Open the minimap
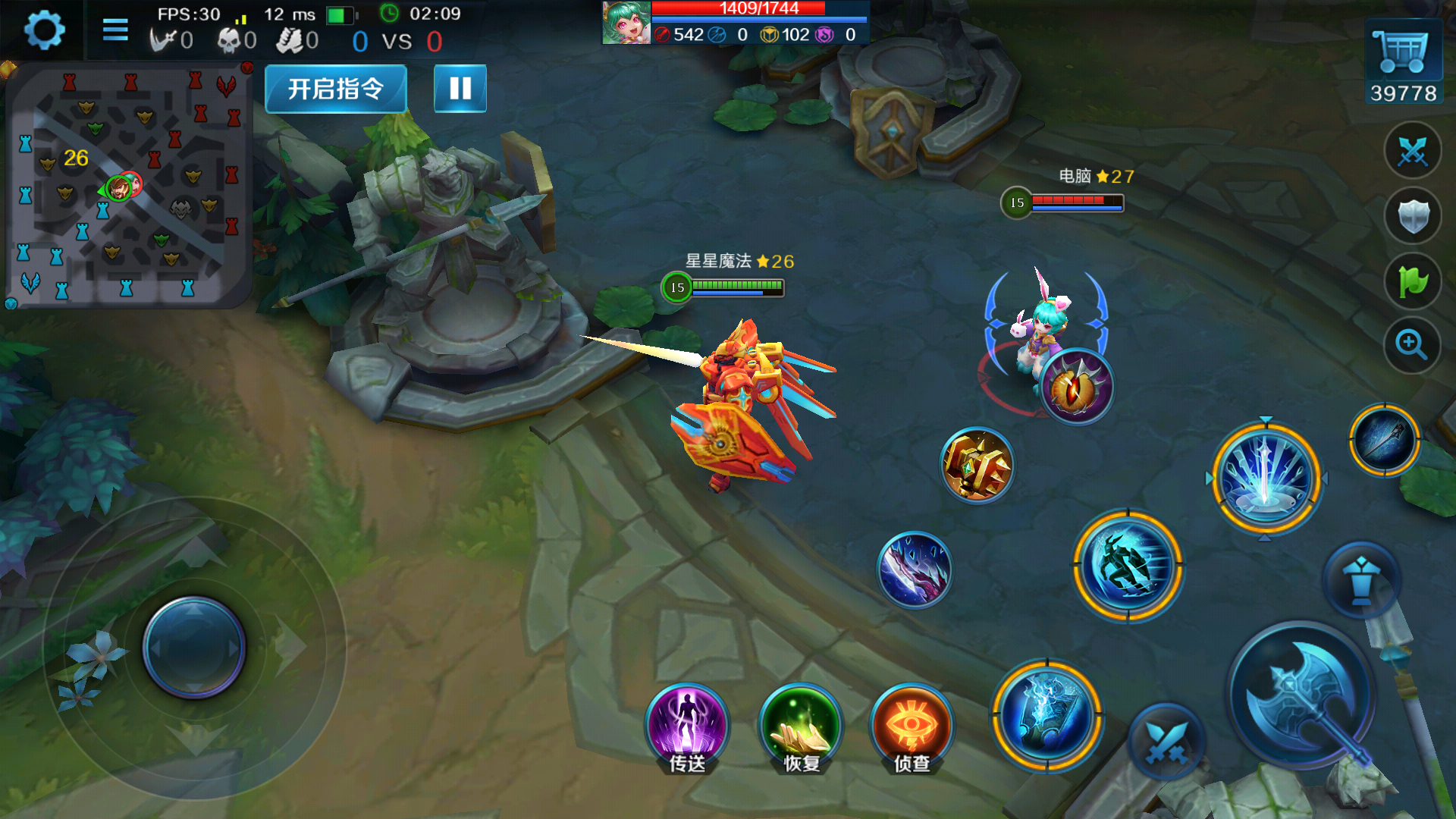 click(x=127, y=186)
